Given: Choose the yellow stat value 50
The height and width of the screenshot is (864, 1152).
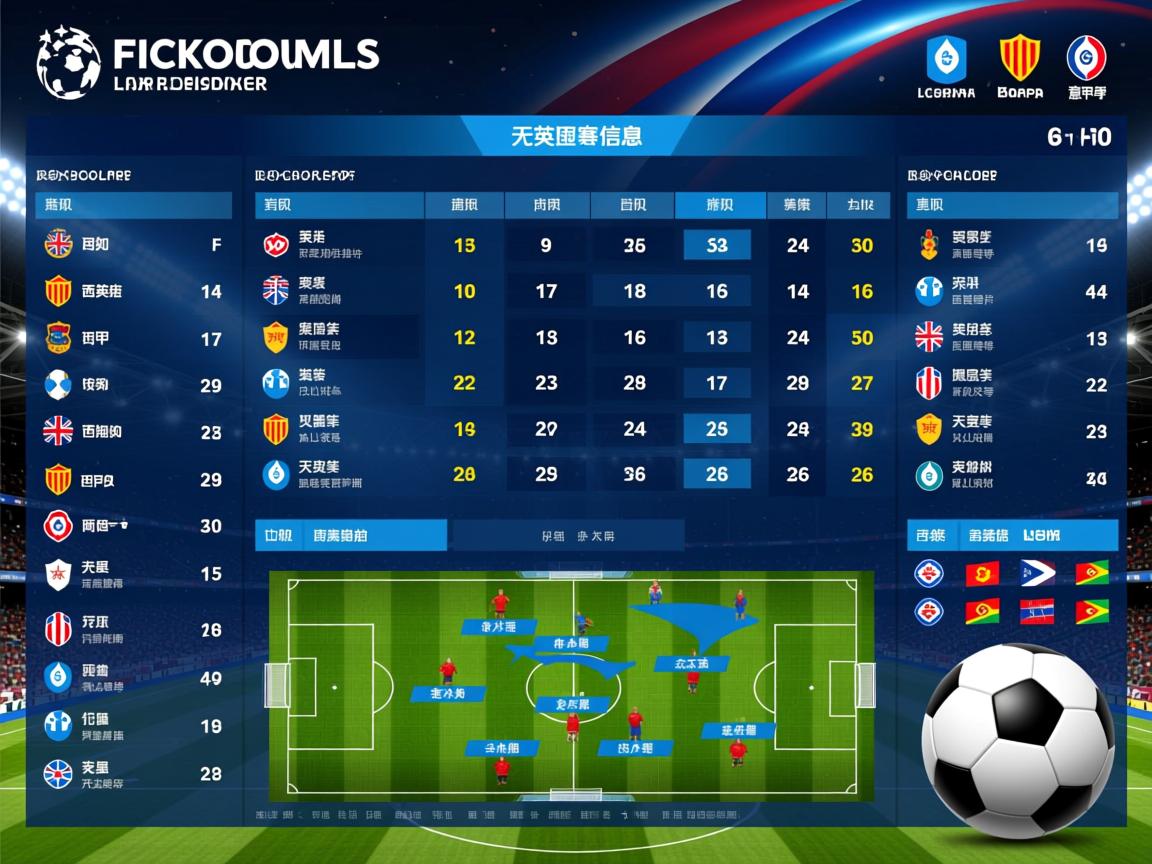Looking at the screenshot, I should click(x=862, y=338).
